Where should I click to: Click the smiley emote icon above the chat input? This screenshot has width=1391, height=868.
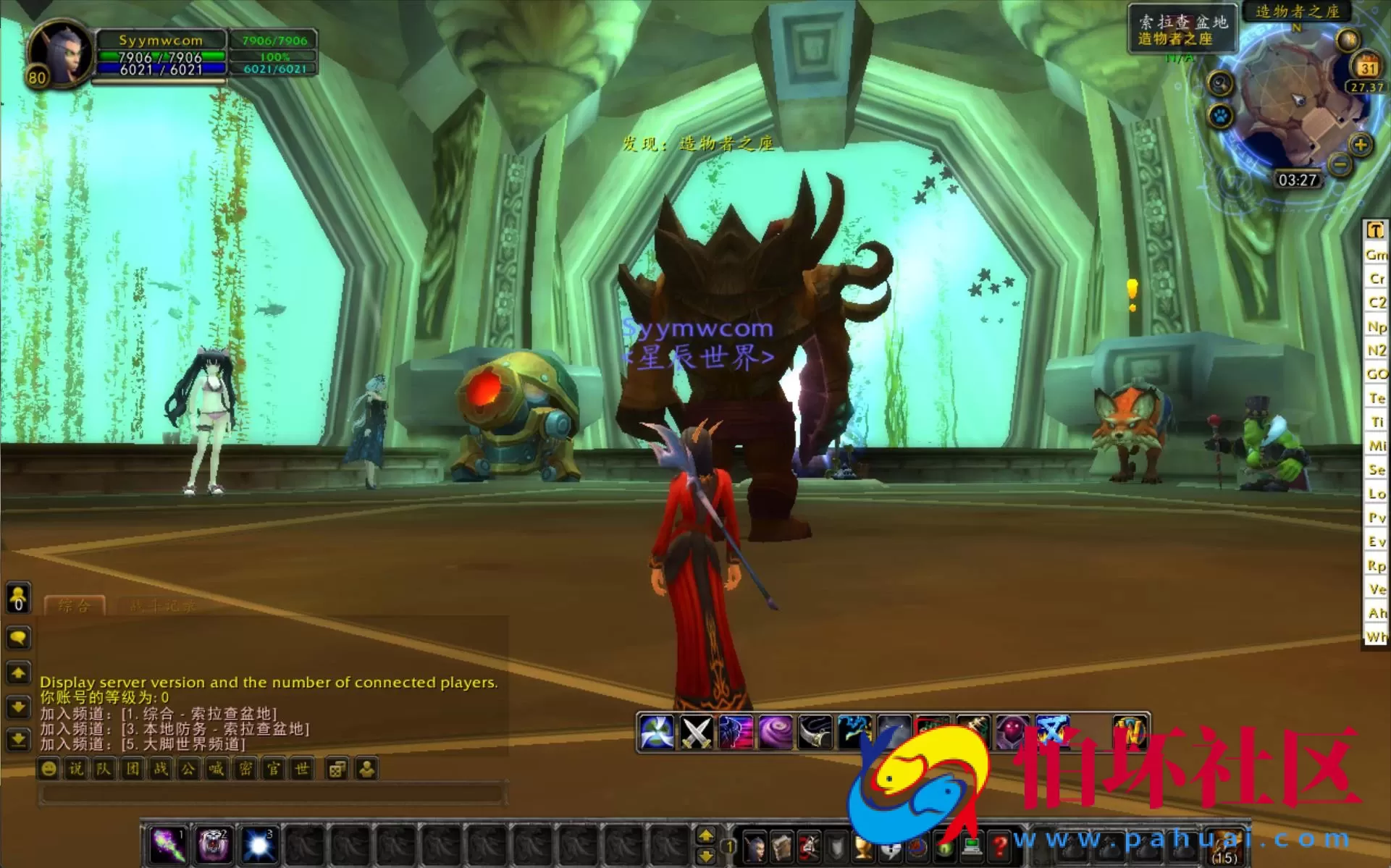pyautogui.click(x=47, y=769)
